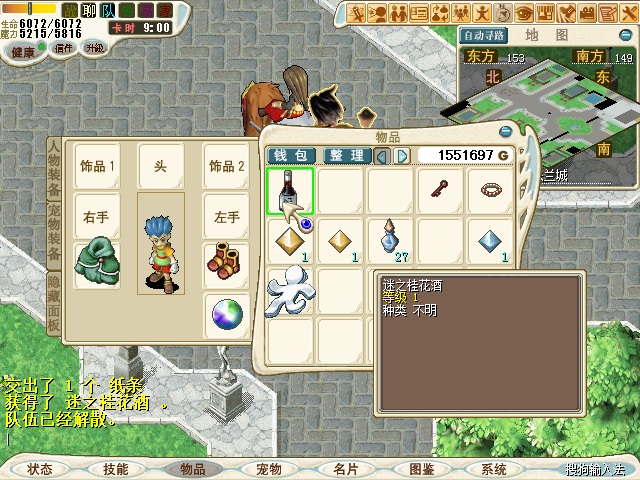Screen dimensions: 640x480
Task: Select the key item in inventory
Action: point(439,189)
